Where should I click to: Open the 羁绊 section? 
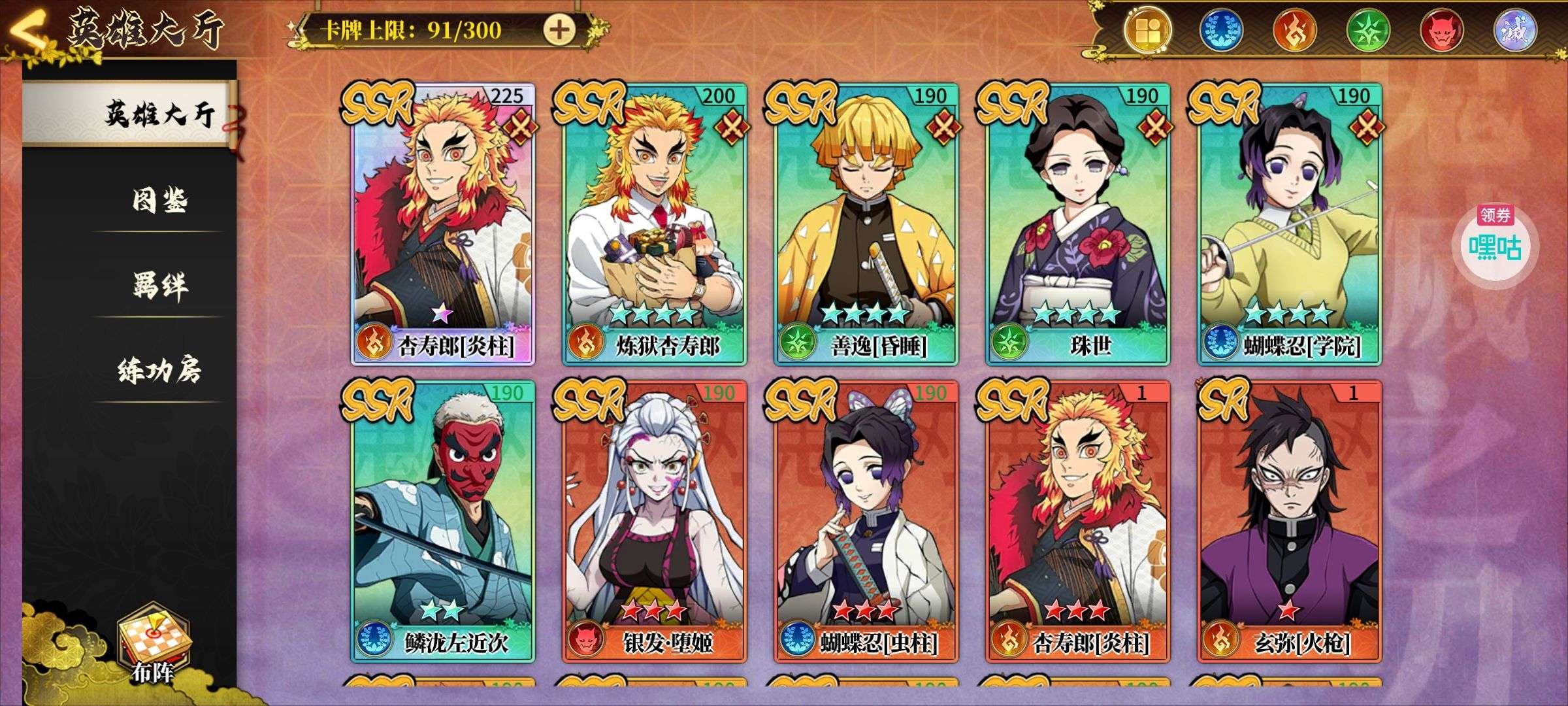159,285
